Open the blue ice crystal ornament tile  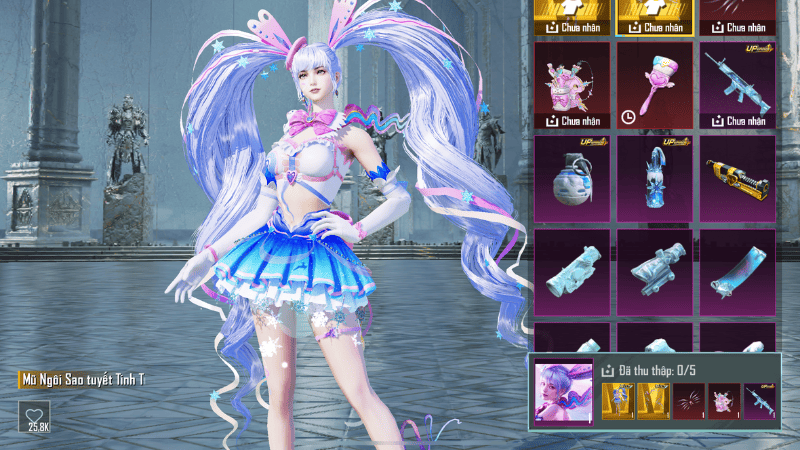pyautogui.click(x=654, y=177)
